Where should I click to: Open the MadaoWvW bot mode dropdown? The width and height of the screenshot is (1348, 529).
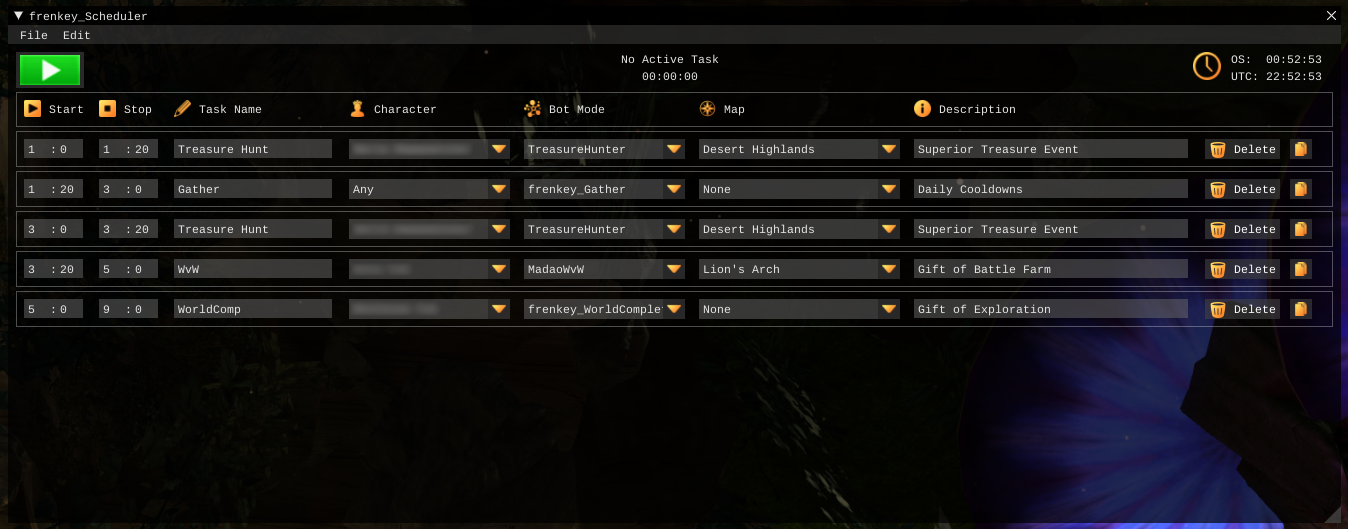pyautogui.click(x=675, y=269)
